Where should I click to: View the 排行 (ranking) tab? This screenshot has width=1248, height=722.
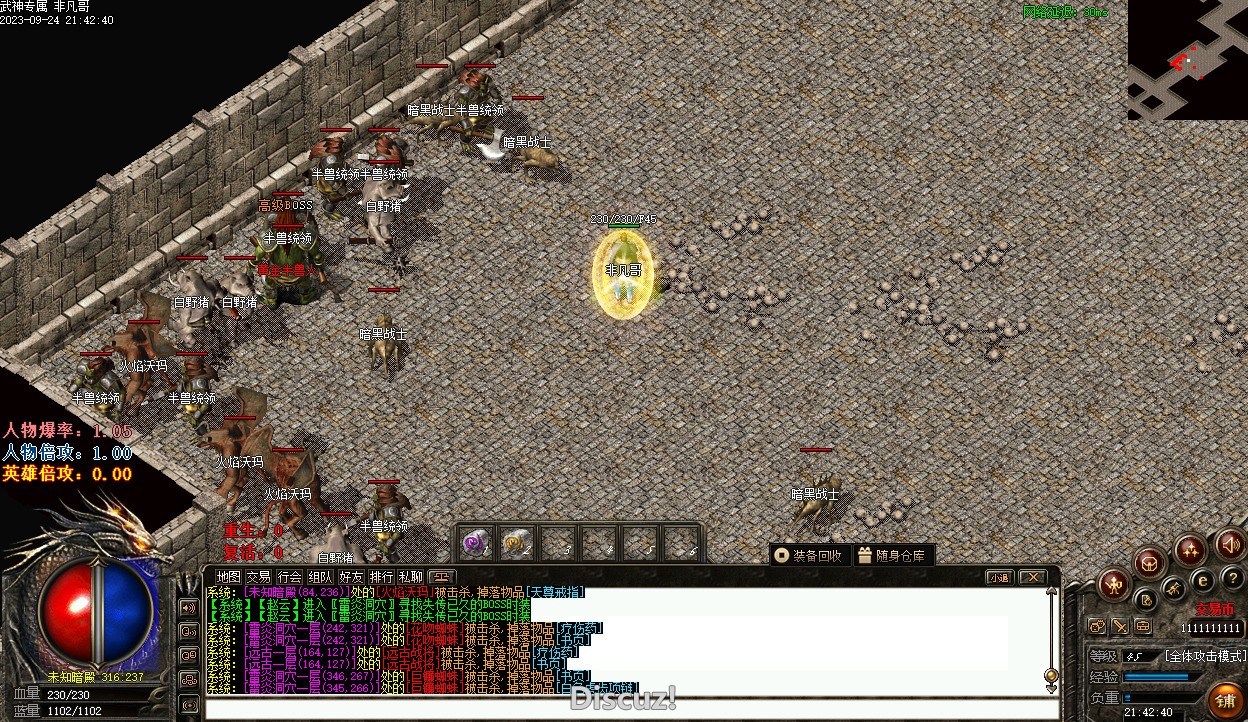(381, 577)
